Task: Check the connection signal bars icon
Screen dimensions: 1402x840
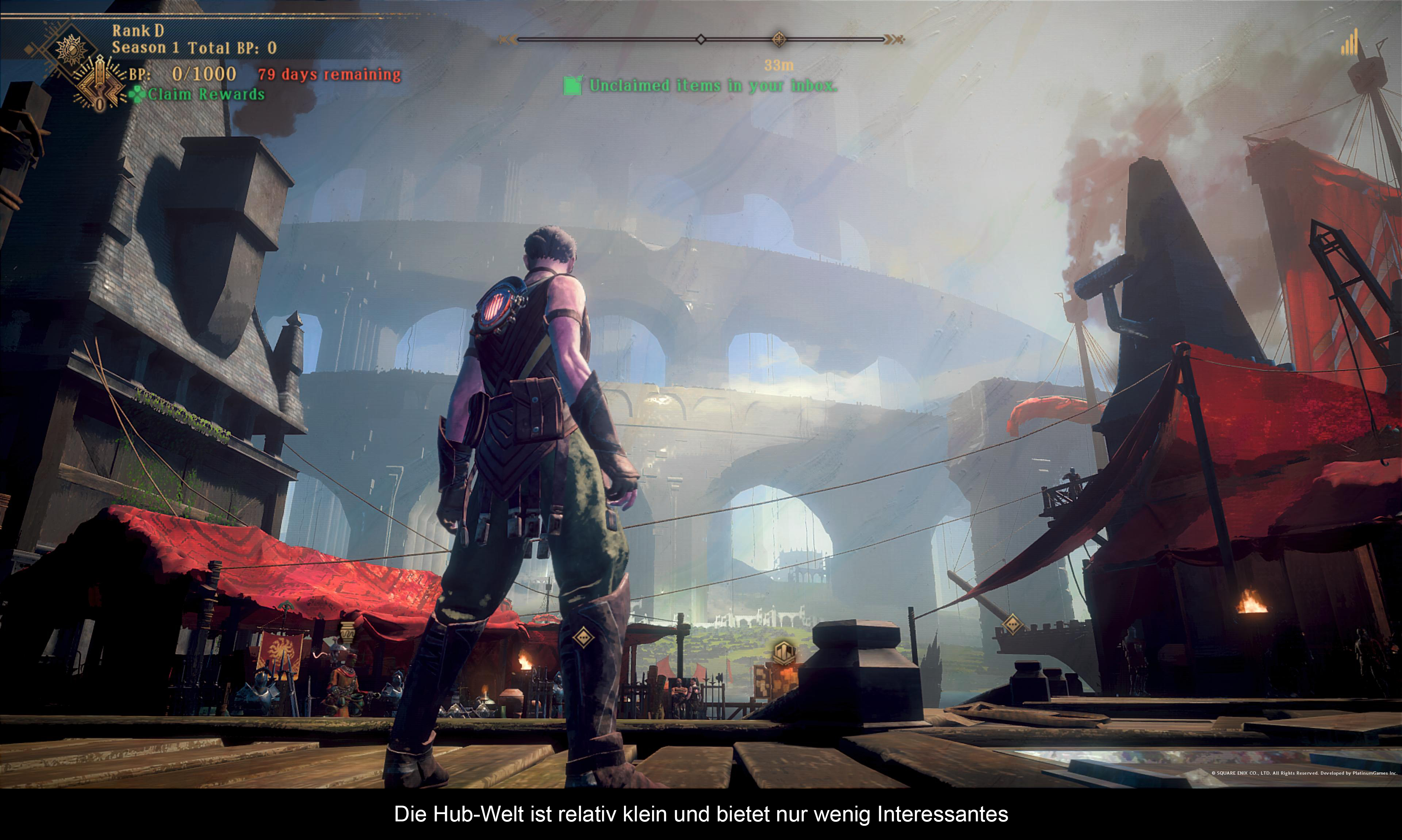Action: click(x=1350, y=43)
